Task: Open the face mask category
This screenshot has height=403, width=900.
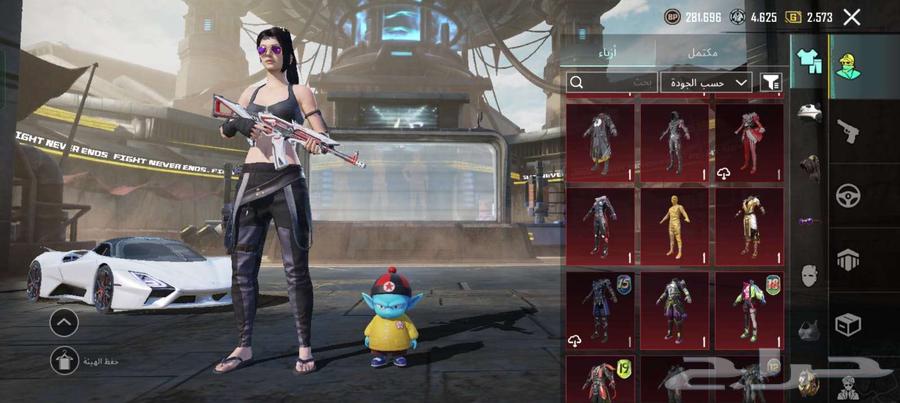Action: [808, 275]
